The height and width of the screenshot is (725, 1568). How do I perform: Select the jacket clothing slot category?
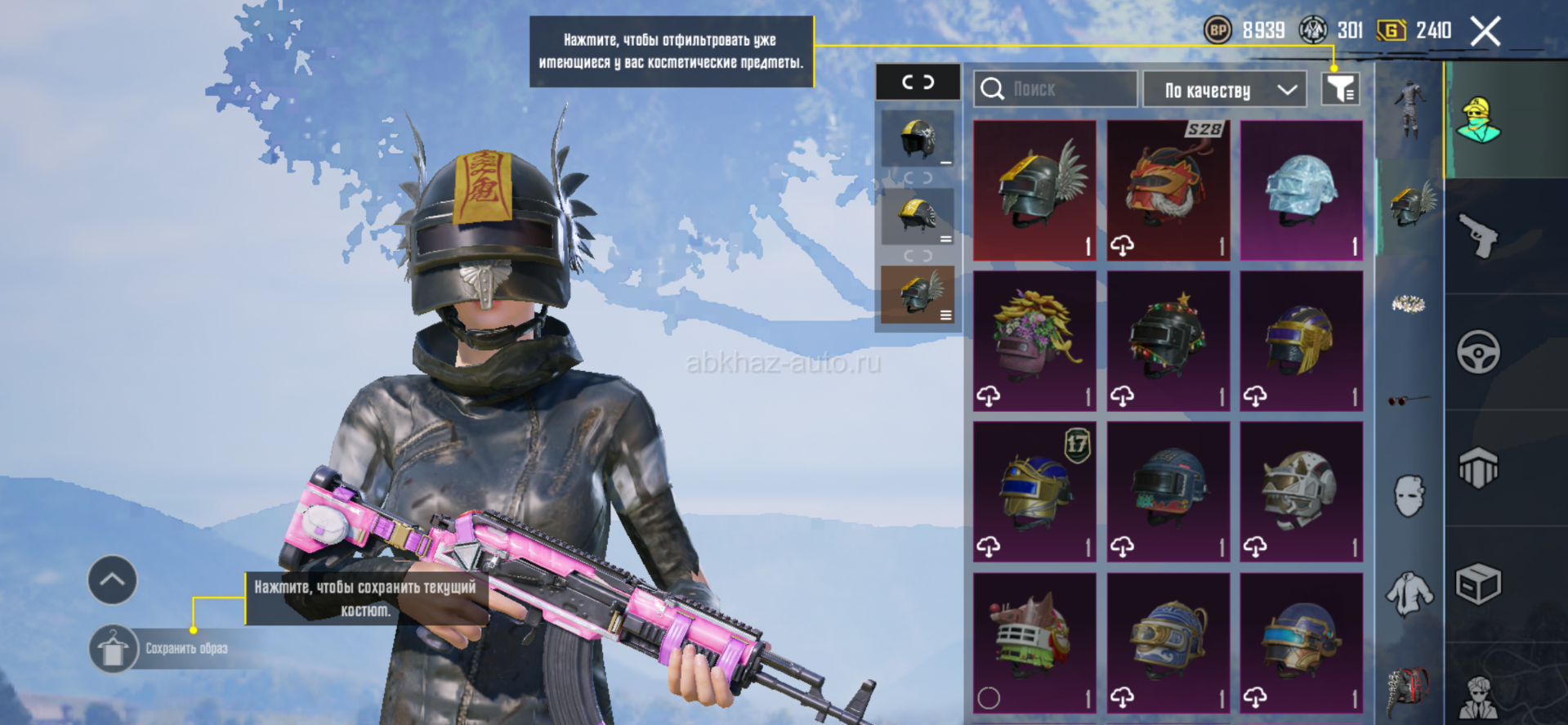click(x=1409, y=593)
